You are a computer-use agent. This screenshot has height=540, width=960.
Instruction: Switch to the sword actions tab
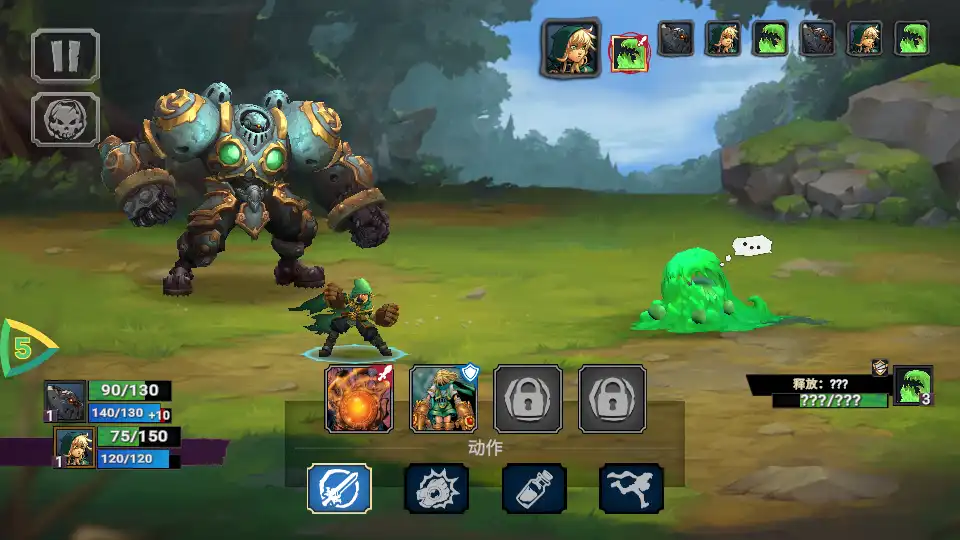pos(339,488)
